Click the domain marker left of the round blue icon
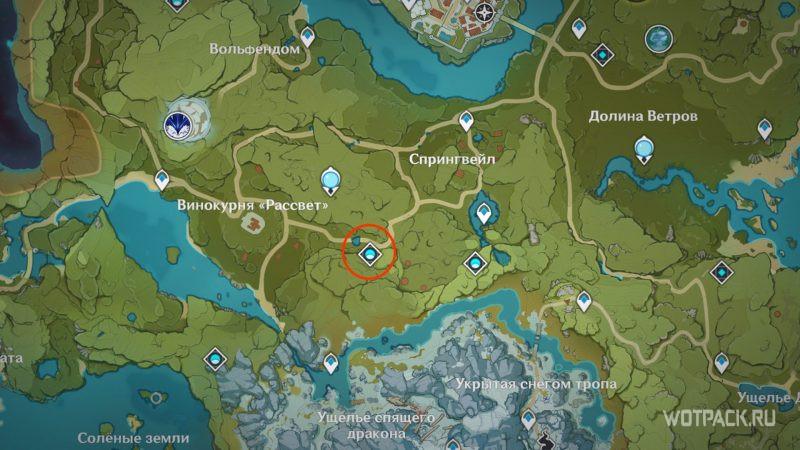Screen dimensions: 800x450 [601, 51]
